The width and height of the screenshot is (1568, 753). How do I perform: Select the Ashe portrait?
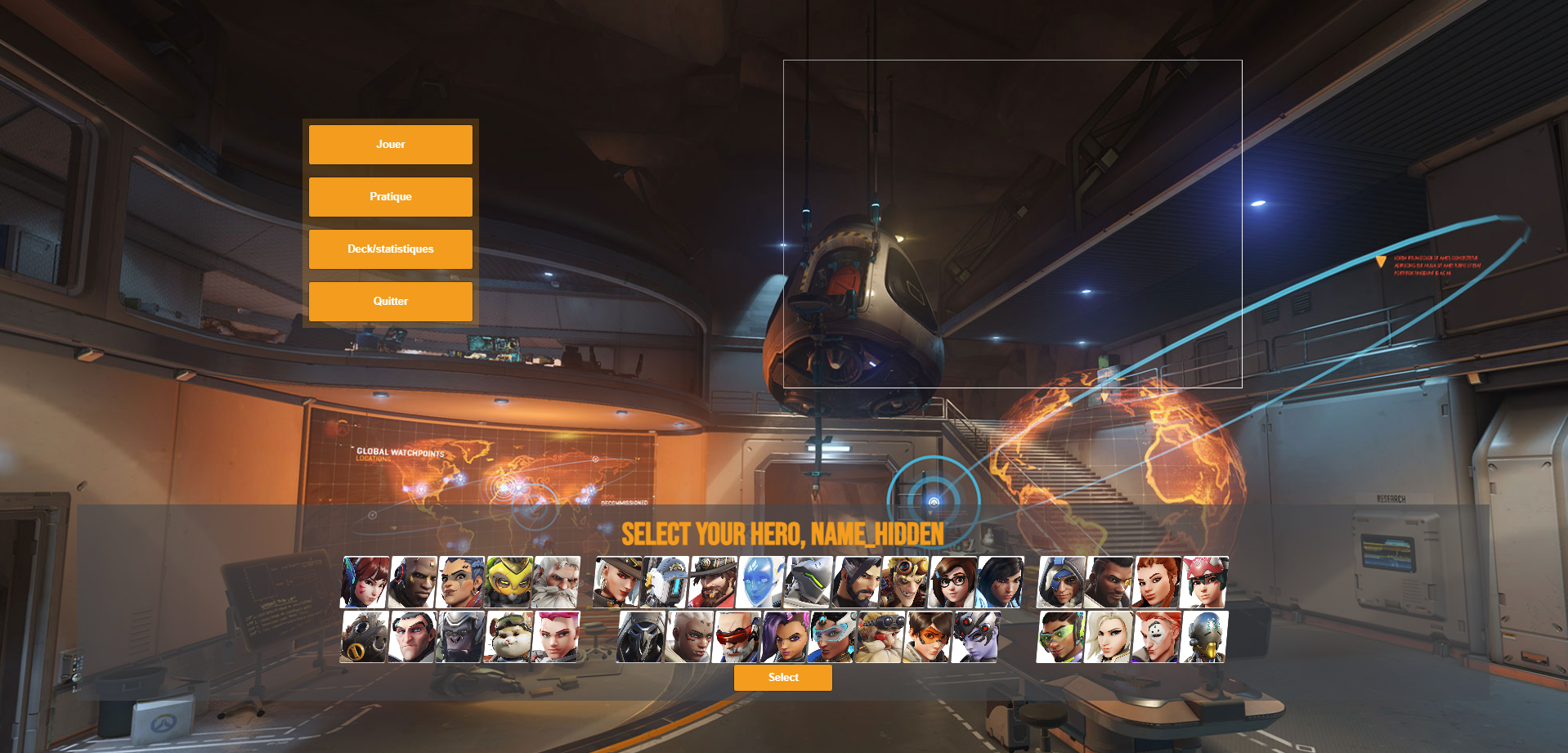point(617,582)
